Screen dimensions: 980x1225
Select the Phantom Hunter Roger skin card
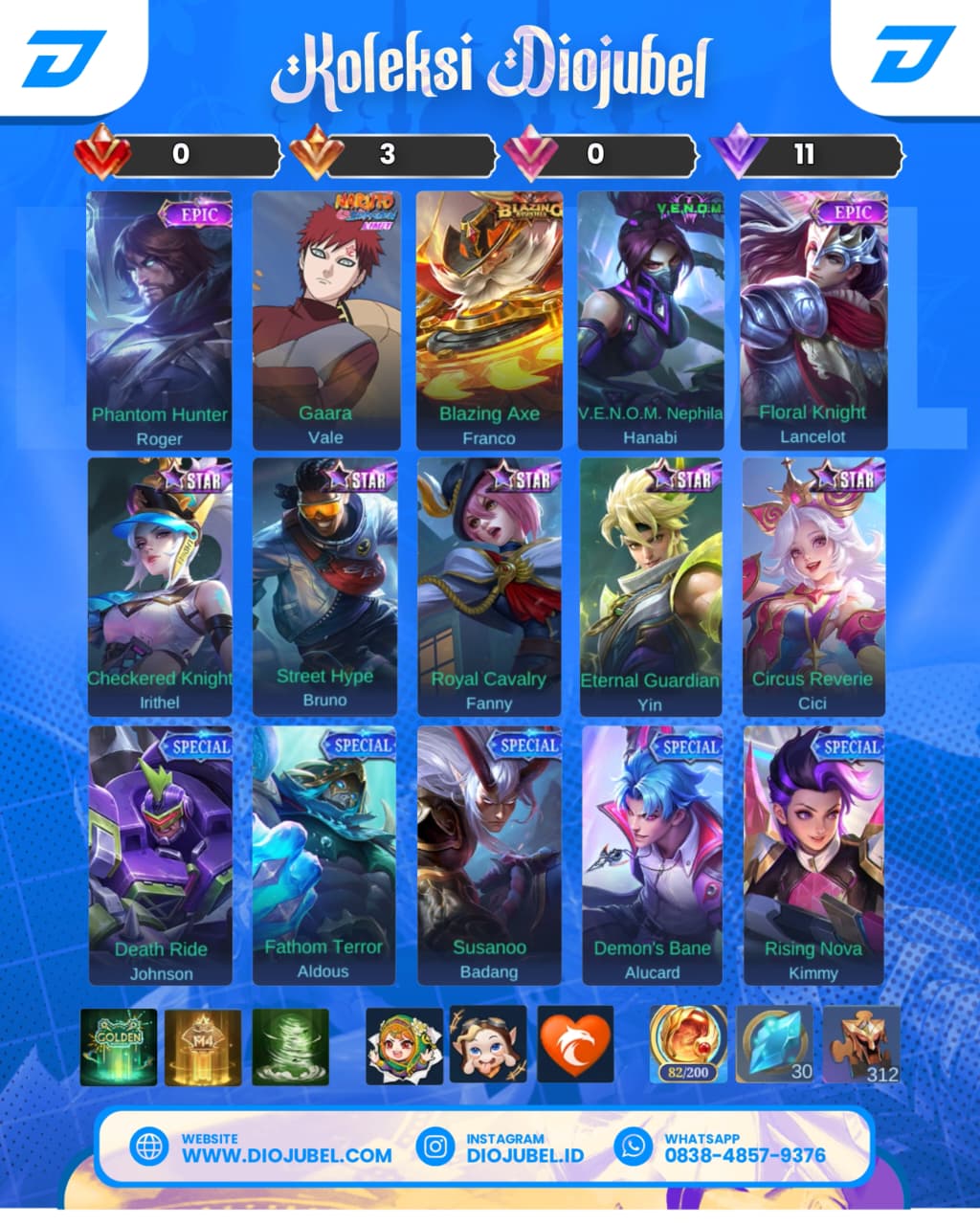point(159,321)
